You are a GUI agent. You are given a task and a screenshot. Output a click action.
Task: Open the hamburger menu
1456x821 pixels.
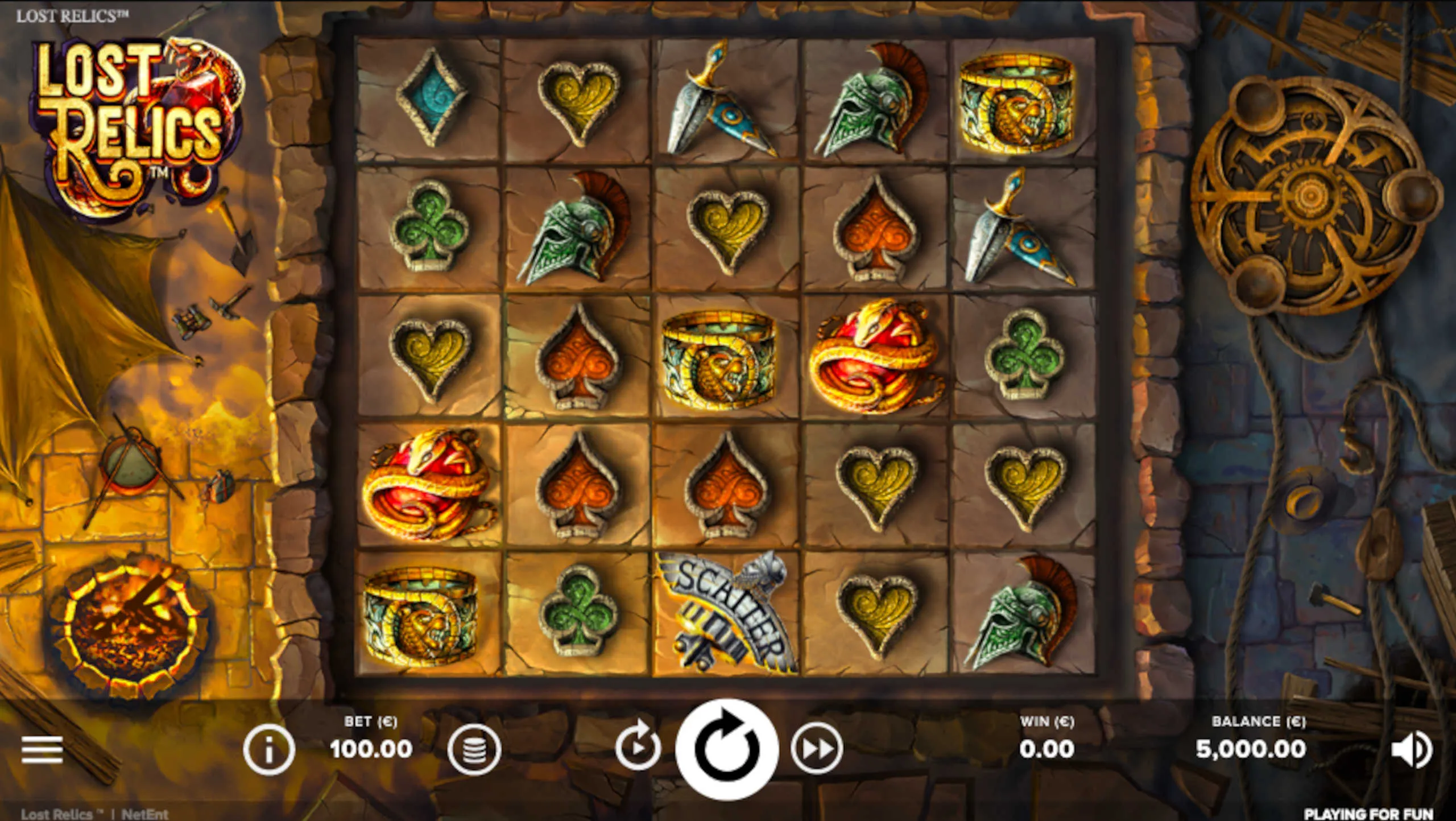[x=42, y=749]
